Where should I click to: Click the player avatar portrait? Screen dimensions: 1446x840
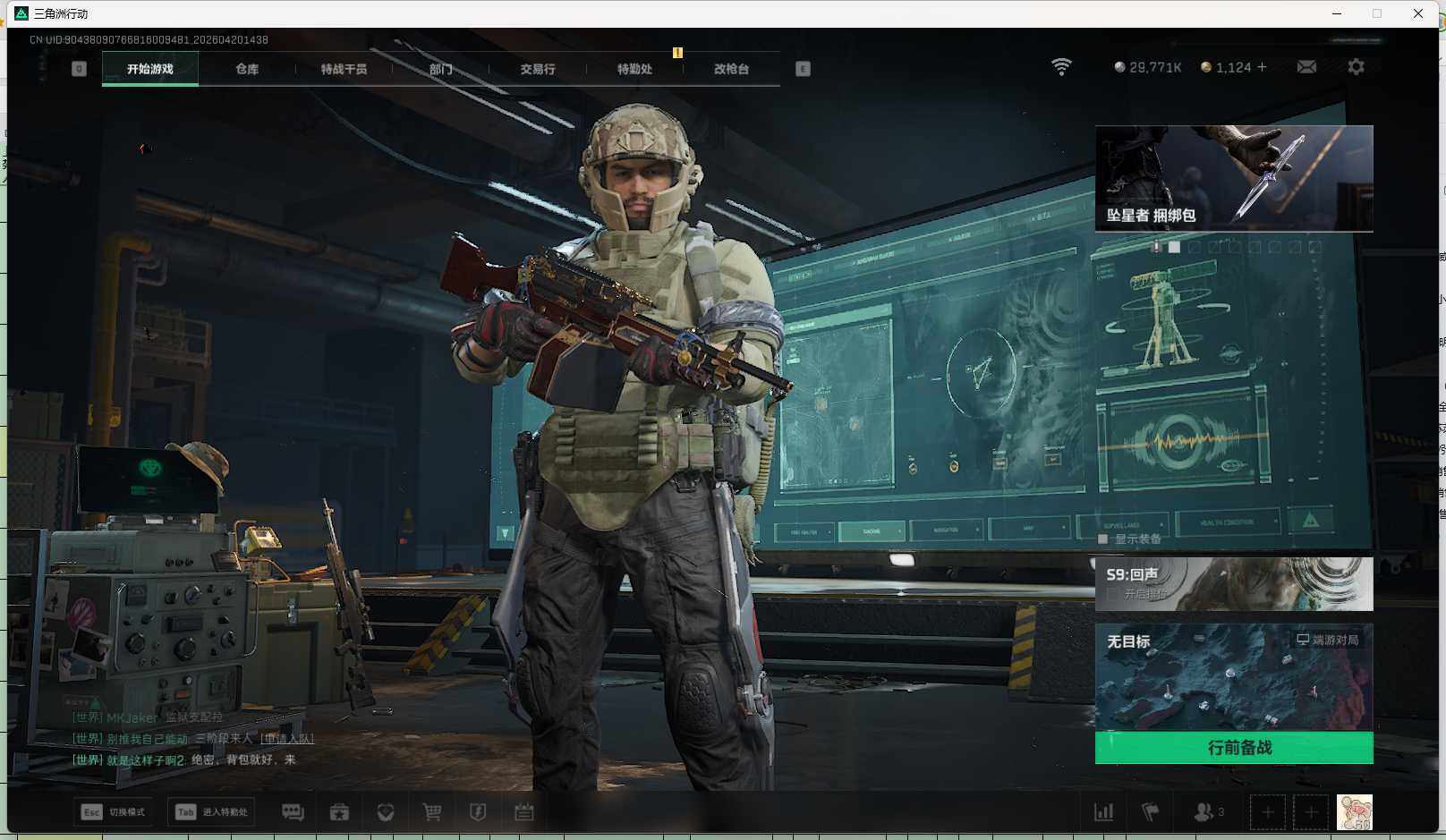[x=1354, y=812]
